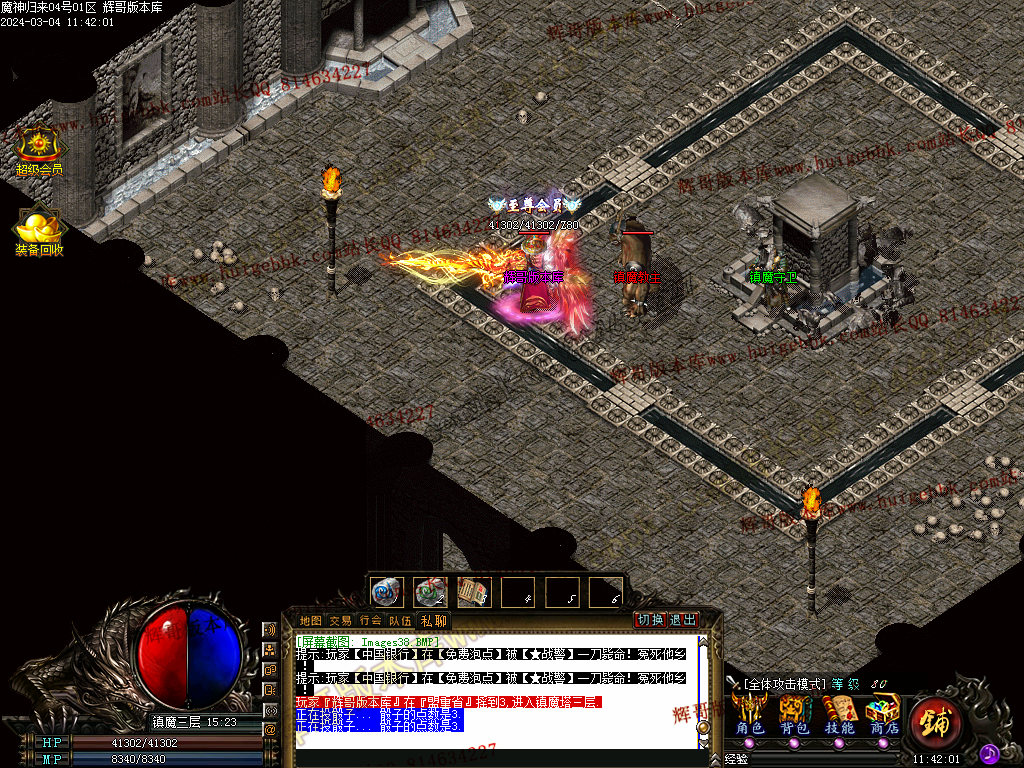The height and width of the screenshot is (768, 1024).
Task: Click the 切换 switch button
Action: [651, 619]
